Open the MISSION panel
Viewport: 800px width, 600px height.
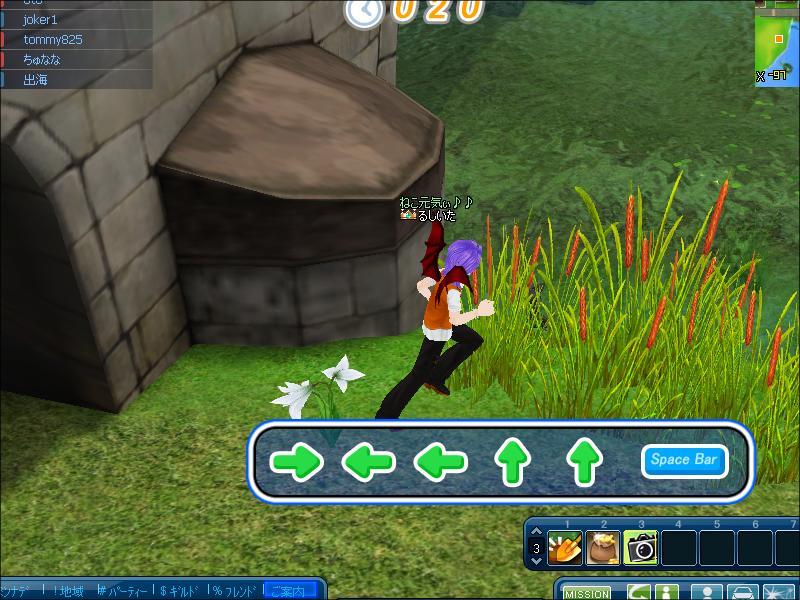[586, 593]
